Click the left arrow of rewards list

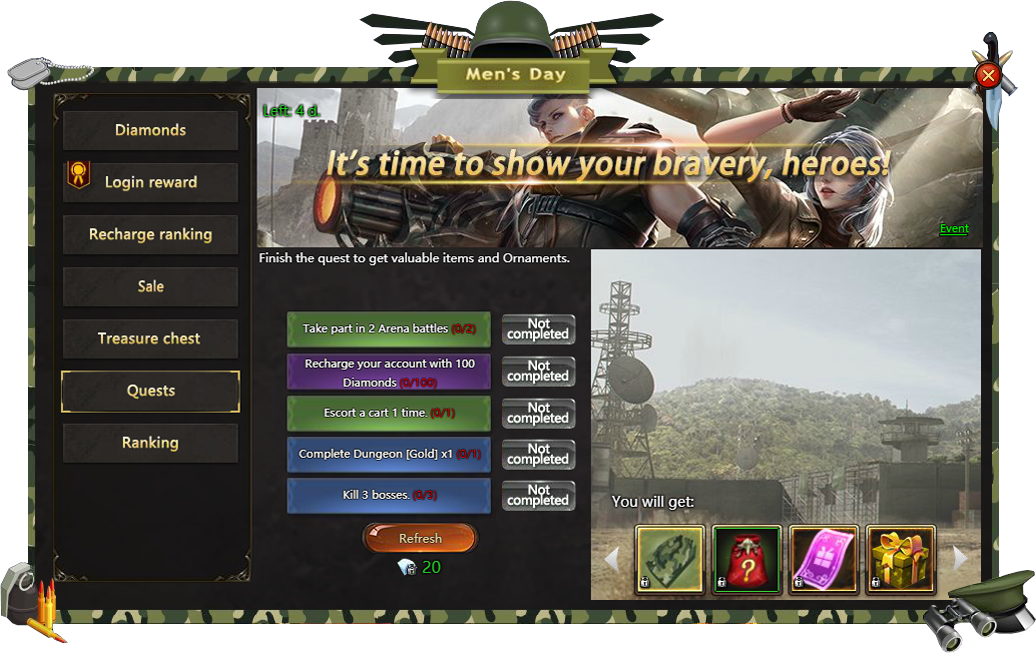[x=613, y=558]
